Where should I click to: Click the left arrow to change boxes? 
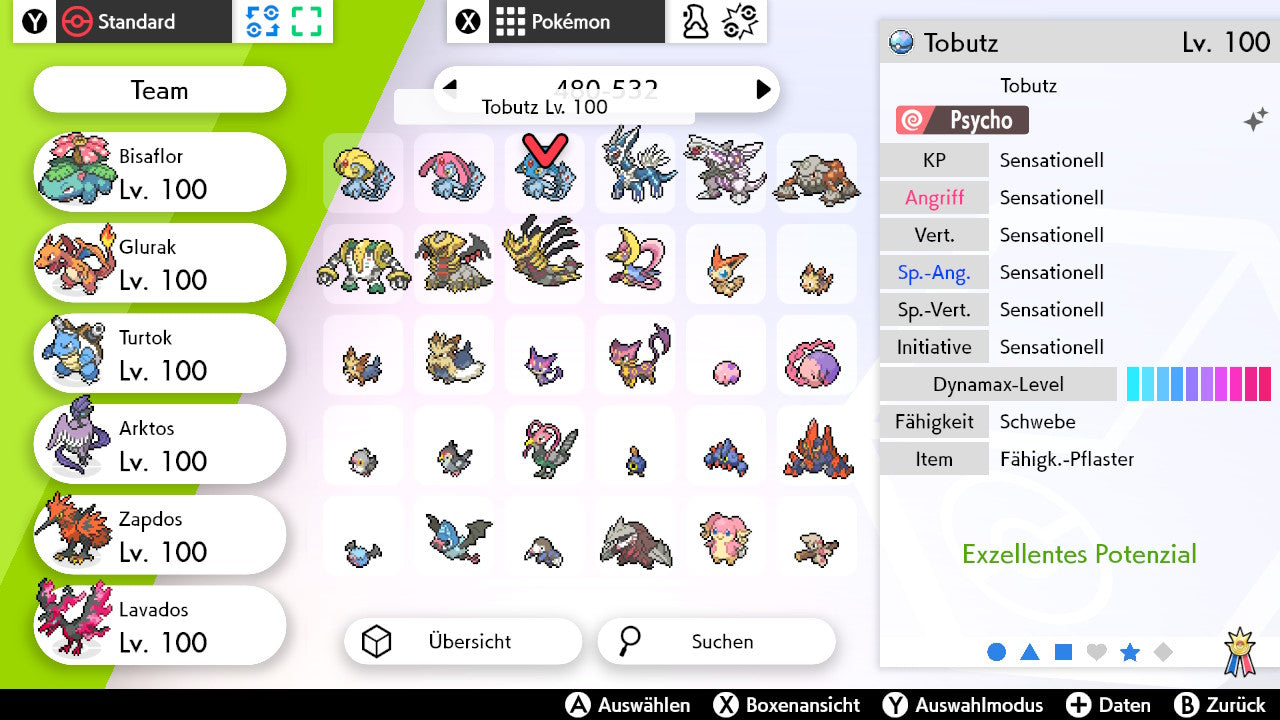click(452, 89)
